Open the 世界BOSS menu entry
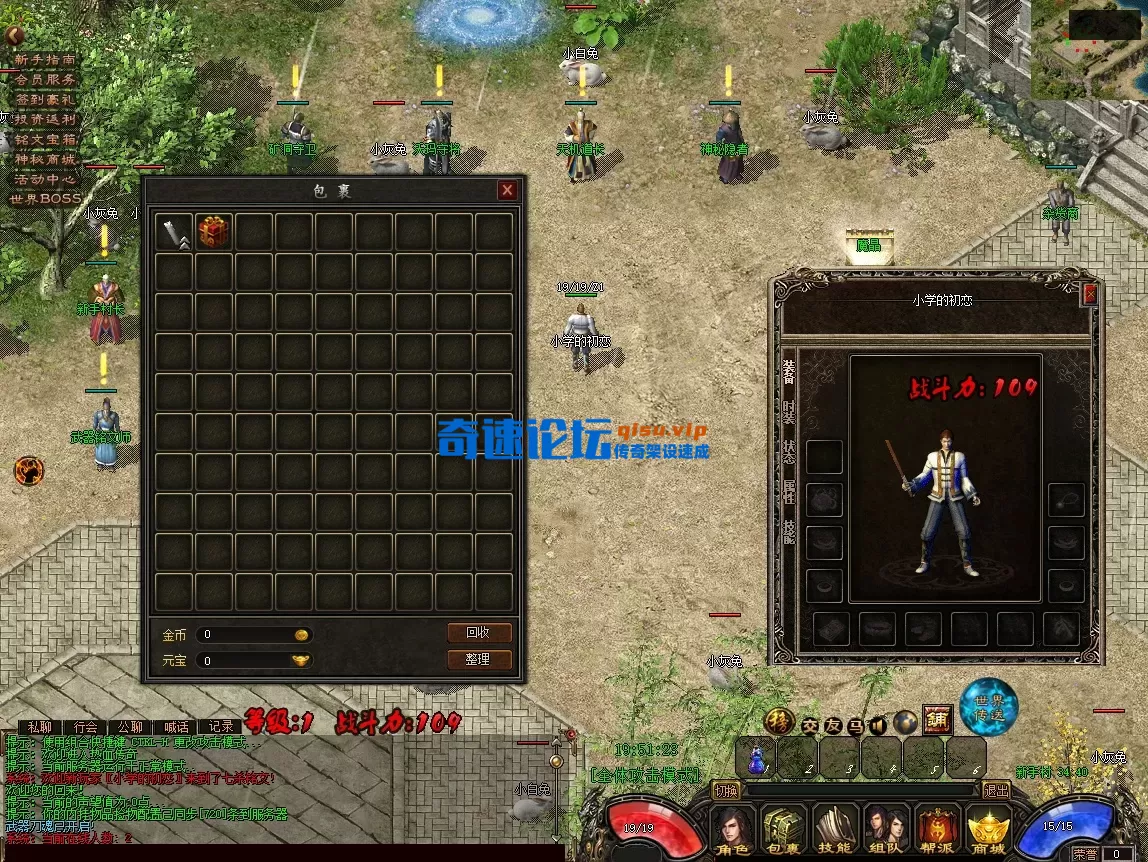1148x862 pixels. point(44,199)
